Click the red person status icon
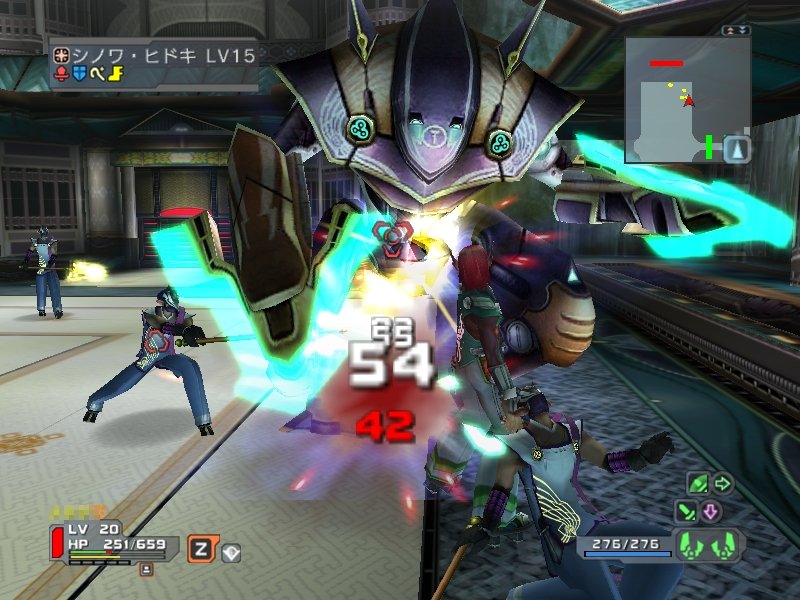The height and width of the screenshot is (600, 800). (x=61, y=73)
